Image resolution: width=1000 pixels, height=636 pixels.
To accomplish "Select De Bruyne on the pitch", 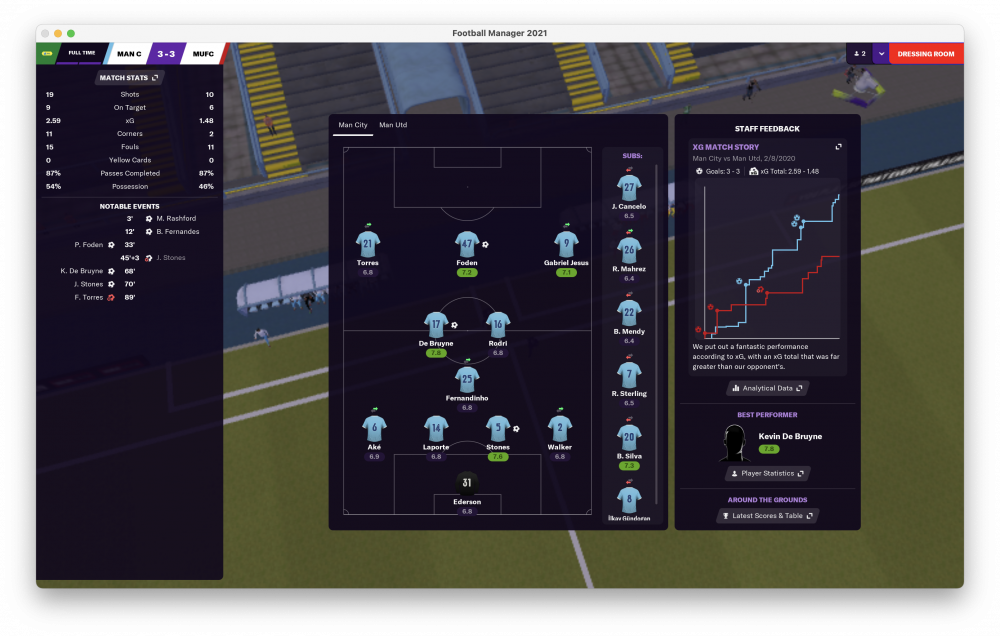I will click(437, 324).
